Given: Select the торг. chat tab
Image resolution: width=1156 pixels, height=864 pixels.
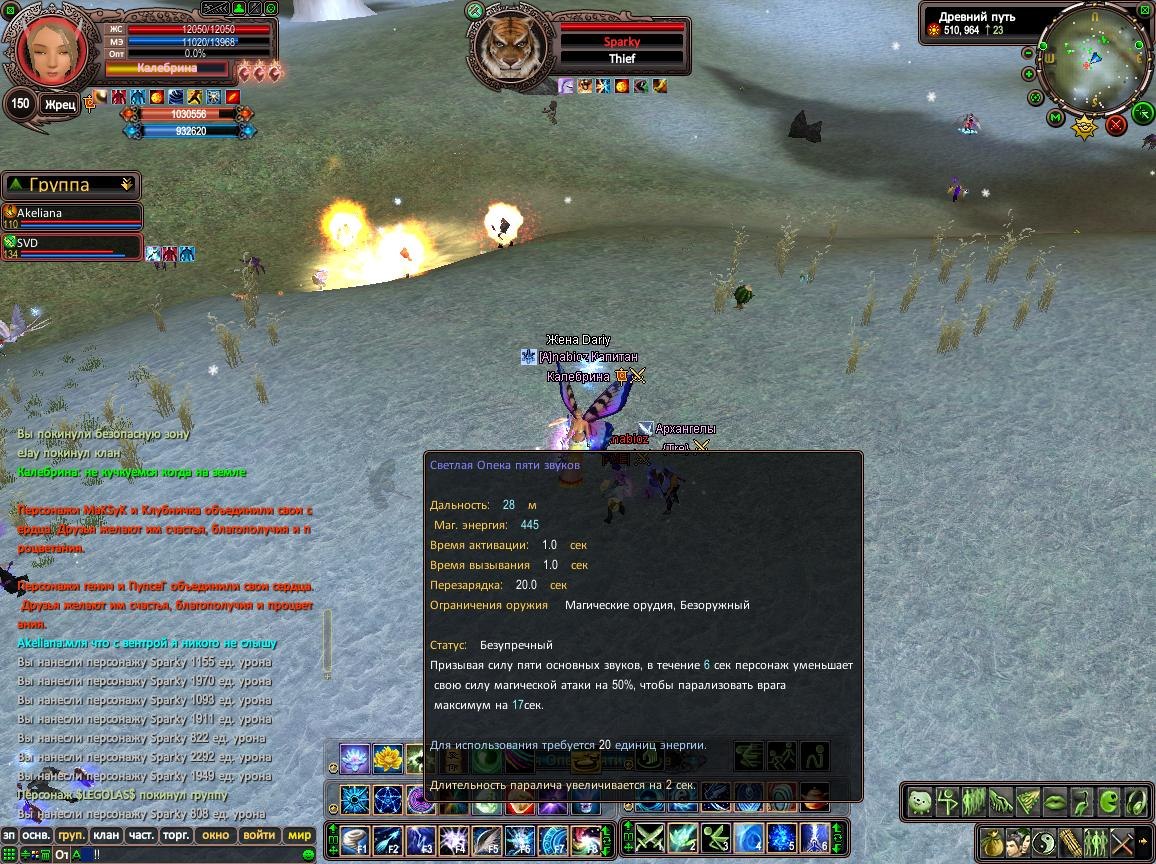Looking at the screenshot, I should [176, 835].
